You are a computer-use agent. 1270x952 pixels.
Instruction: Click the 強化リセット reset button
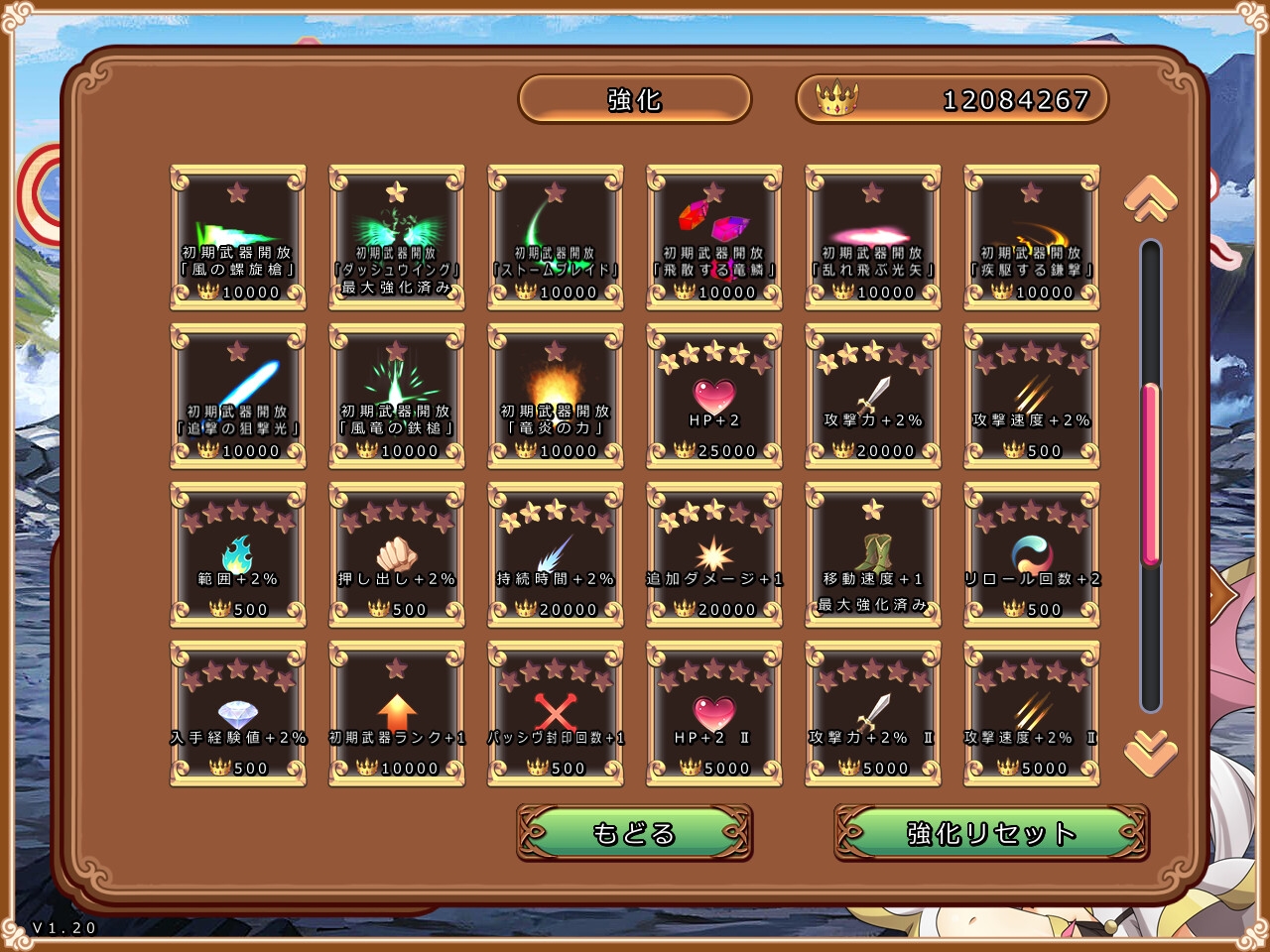[x=991, y=833]
